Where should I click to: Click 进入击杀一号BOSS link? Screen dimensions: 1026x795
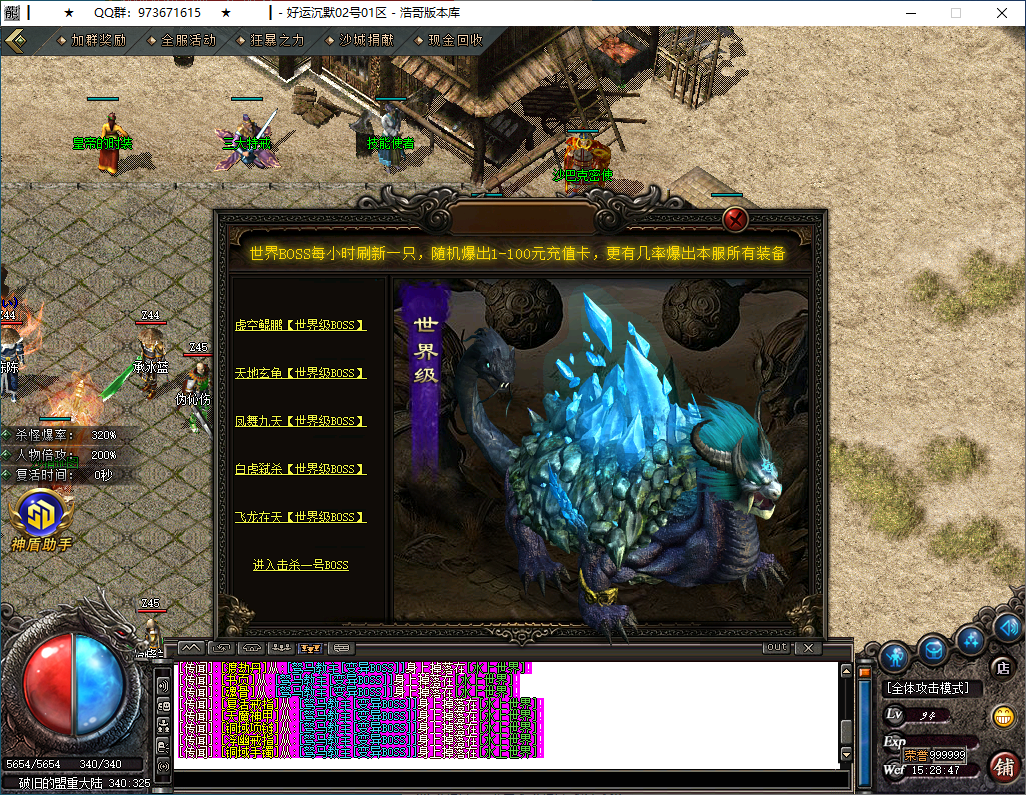(300, 565)
